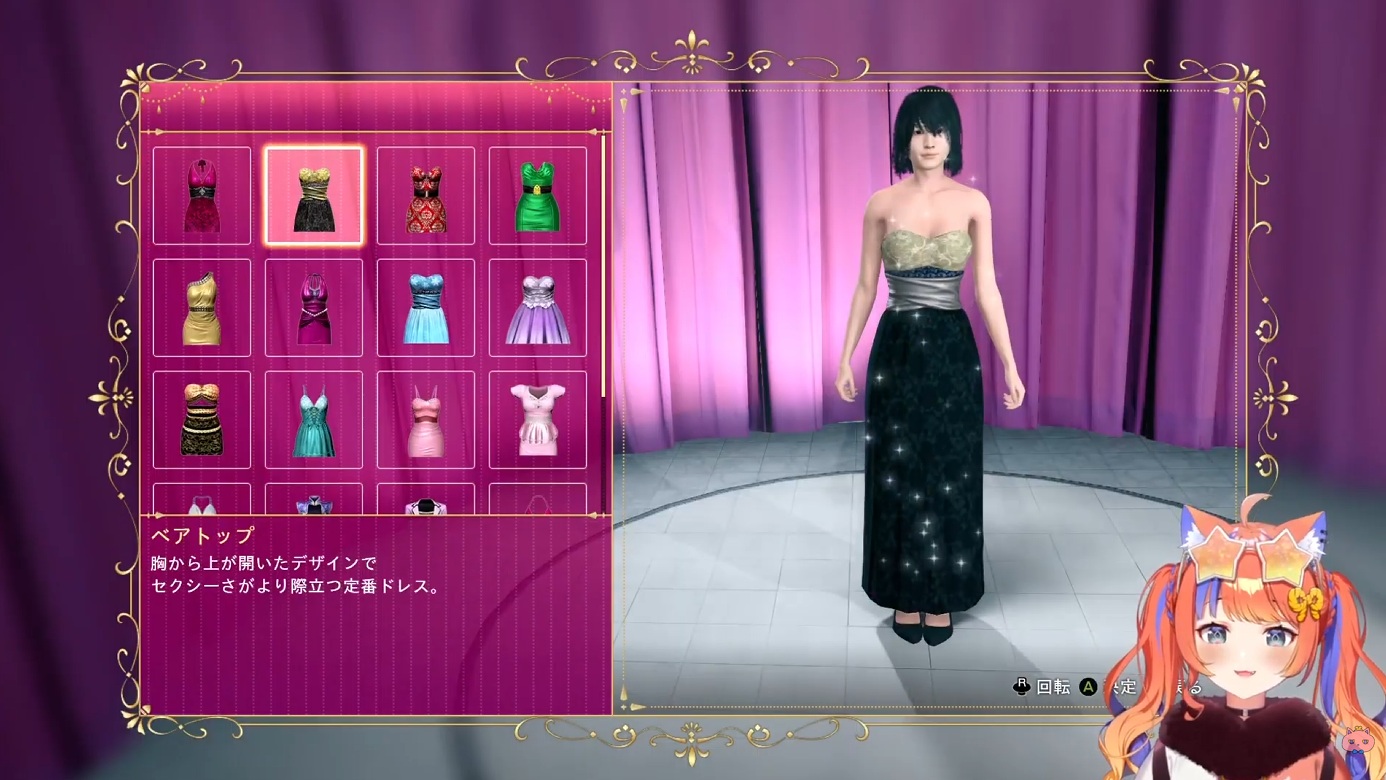The height and width of the screenshot is (780, 1386).
Task: Select the teal V-neck strap dress
Action: pos(314,420)
